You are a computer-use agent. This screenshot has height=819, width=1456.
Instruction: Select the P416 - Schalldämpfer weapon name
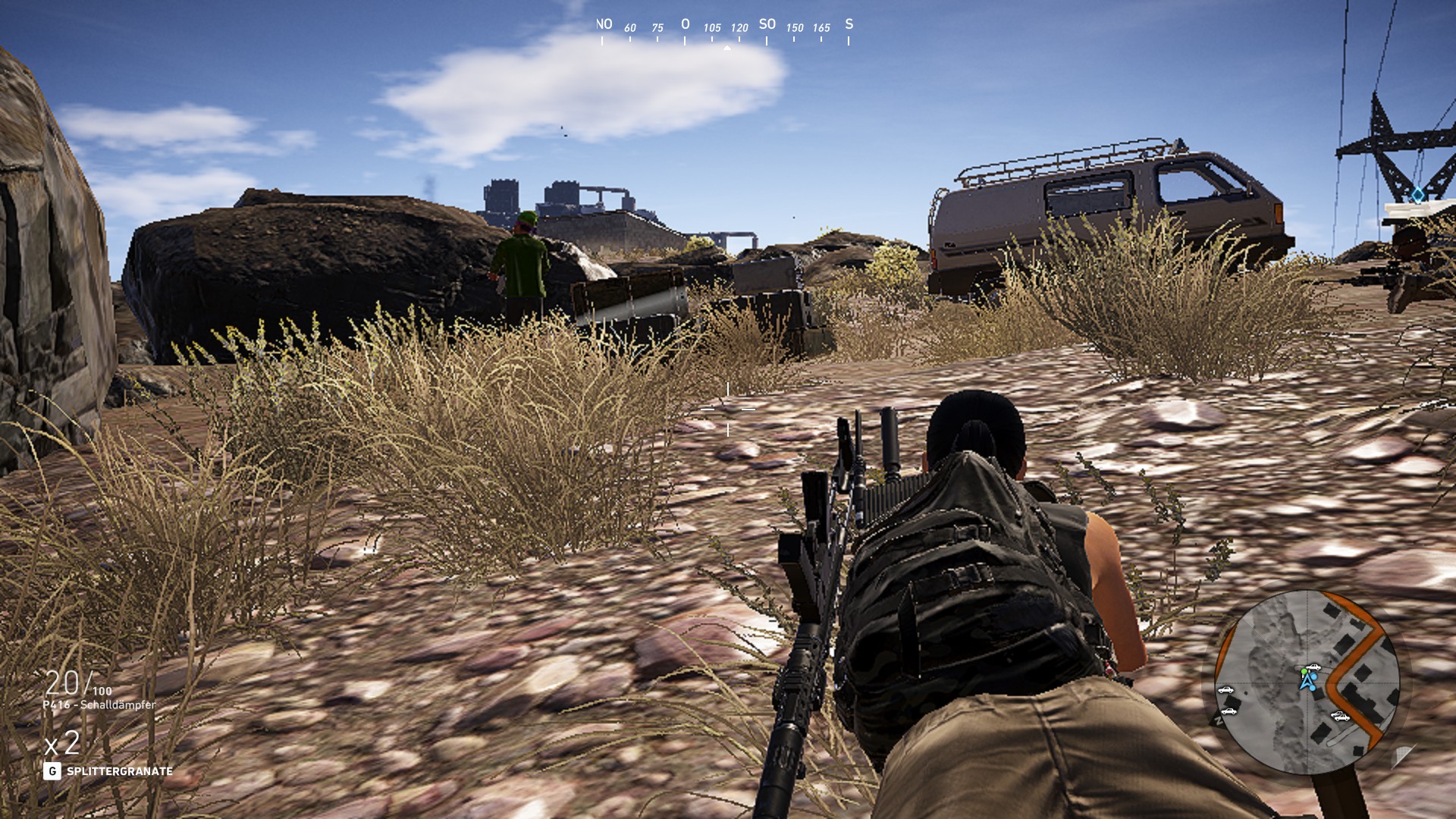[x=99, y=704]
